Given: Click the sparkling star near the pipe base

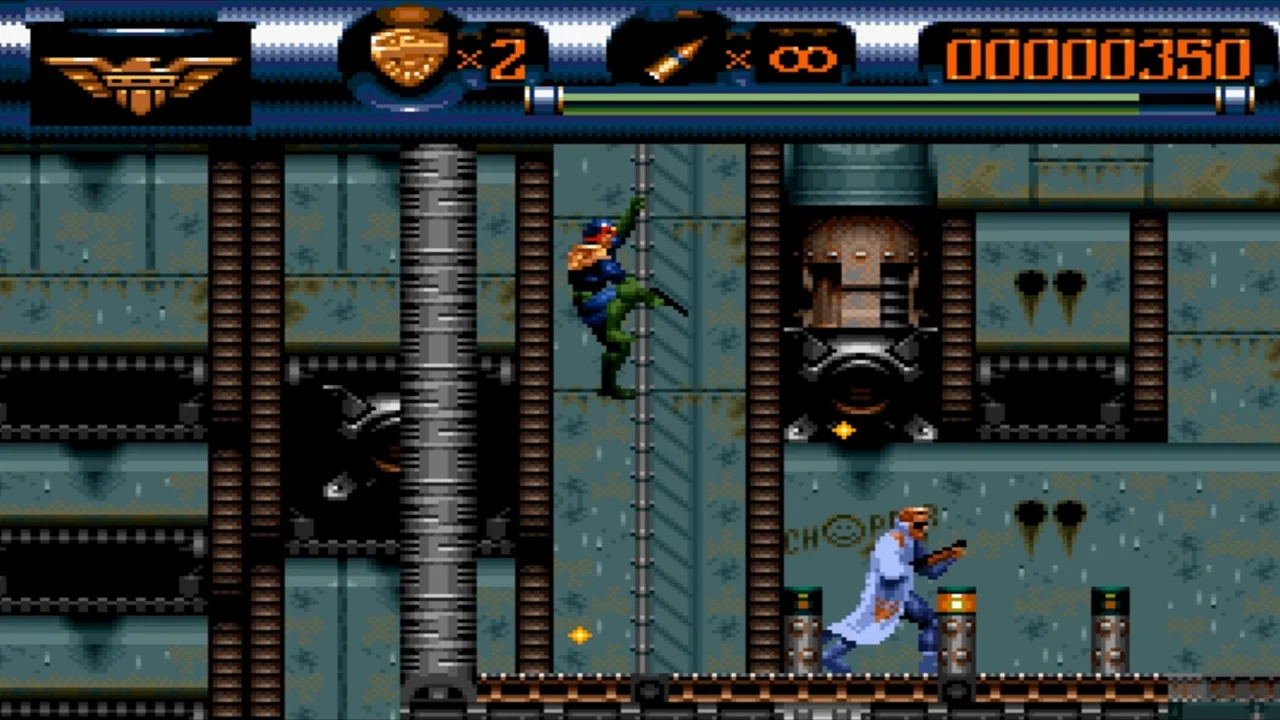Looking at the screenshot, I should [x=580, y=636].
